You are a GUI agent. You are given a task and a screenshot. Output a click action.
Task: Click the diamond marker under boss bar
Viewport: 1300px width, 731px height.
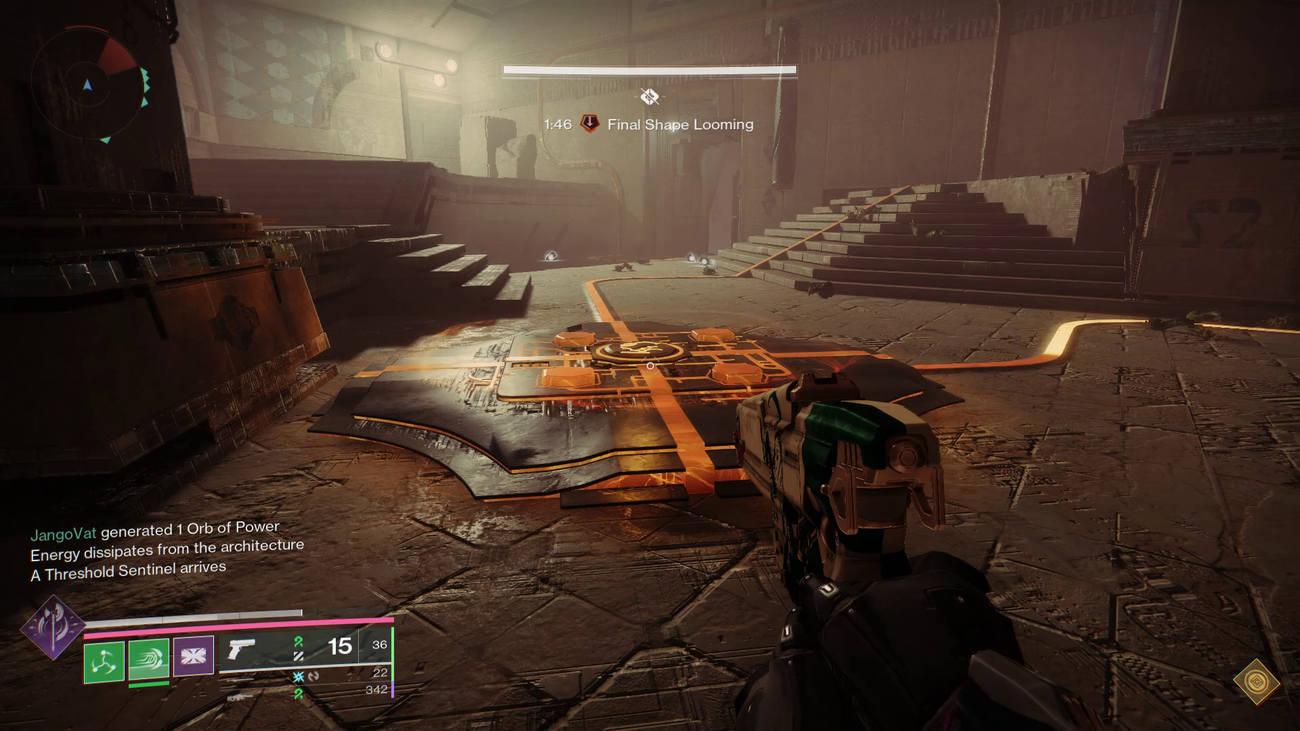[x=650, y=97]
